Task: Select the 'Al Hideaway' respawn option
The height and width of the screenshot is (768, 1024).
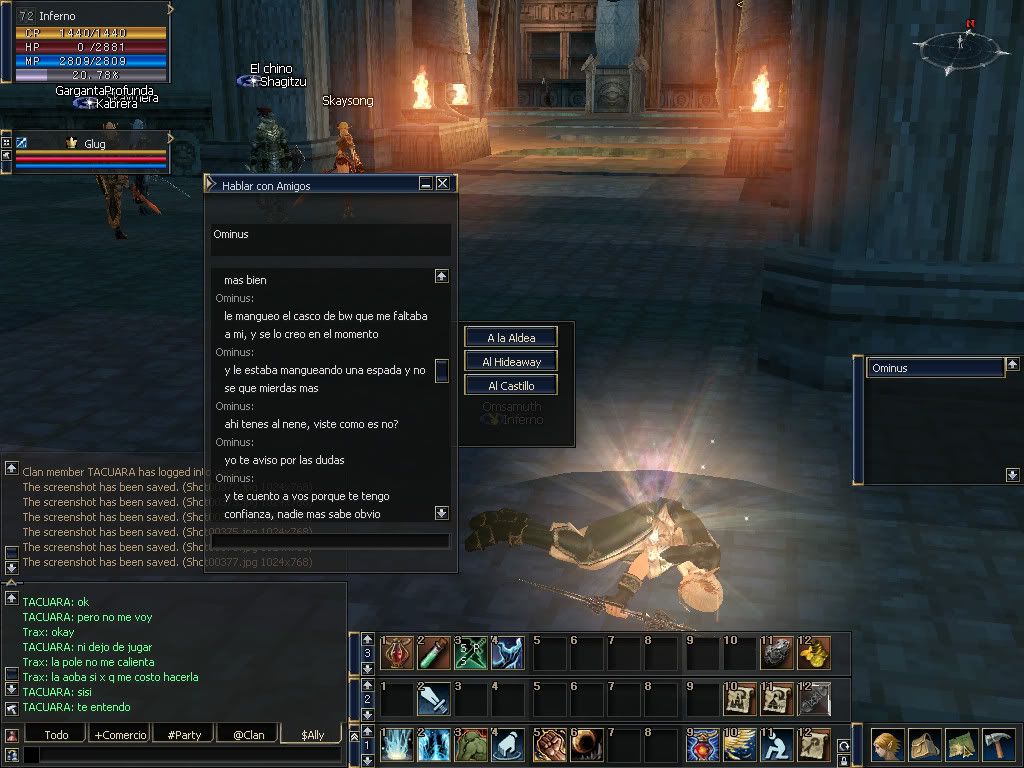Action: 510,362
